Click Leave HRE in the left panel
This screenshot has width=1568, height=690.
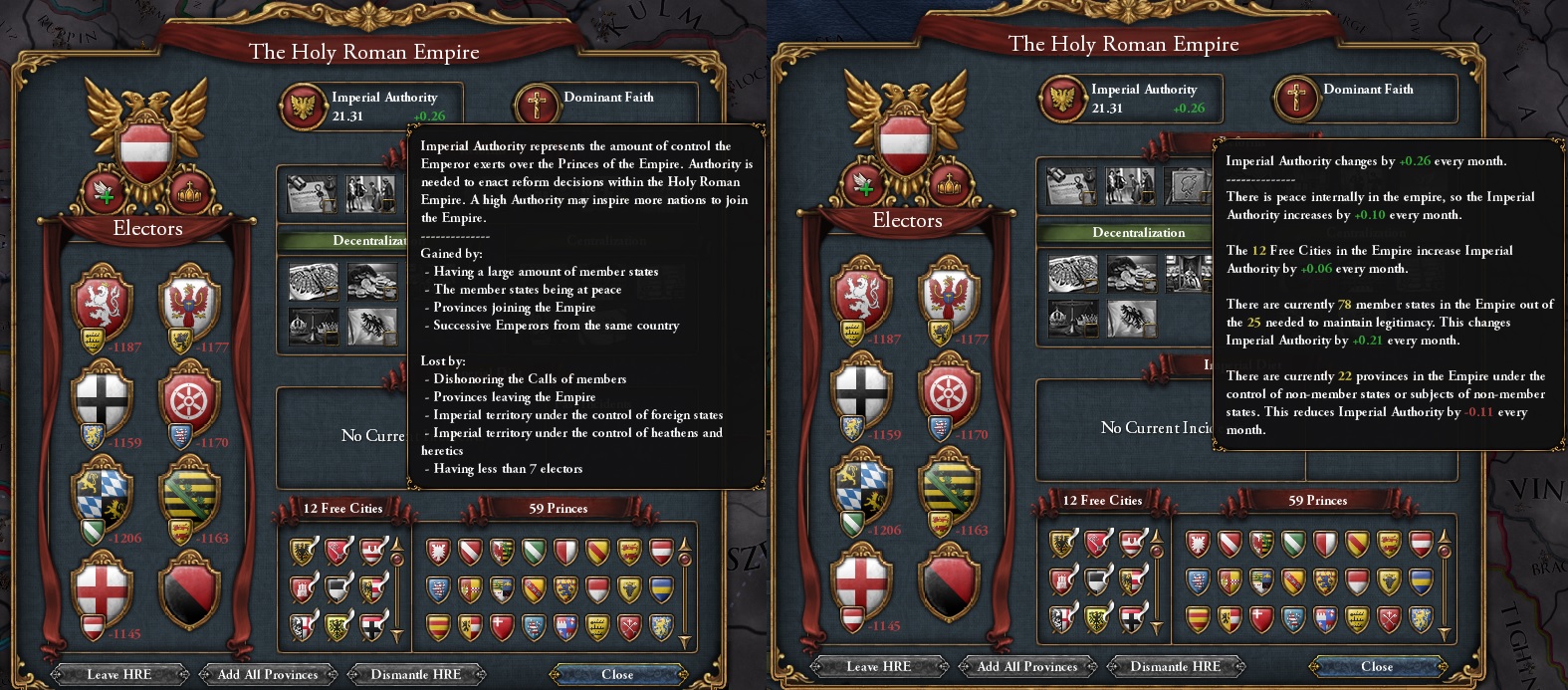[118, 674]
